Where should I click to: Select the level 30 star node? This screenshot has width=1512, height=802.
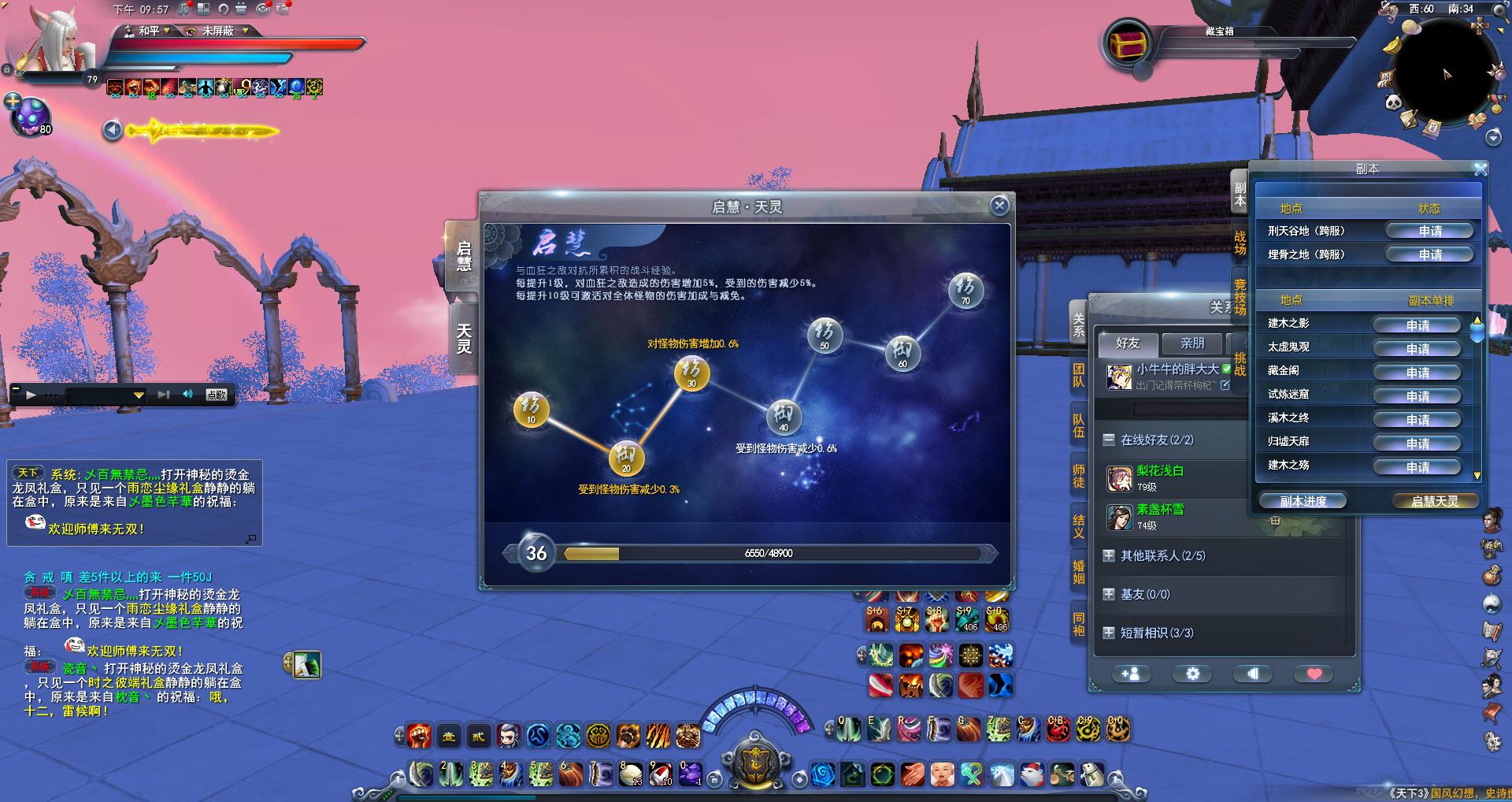pos(691,373)
